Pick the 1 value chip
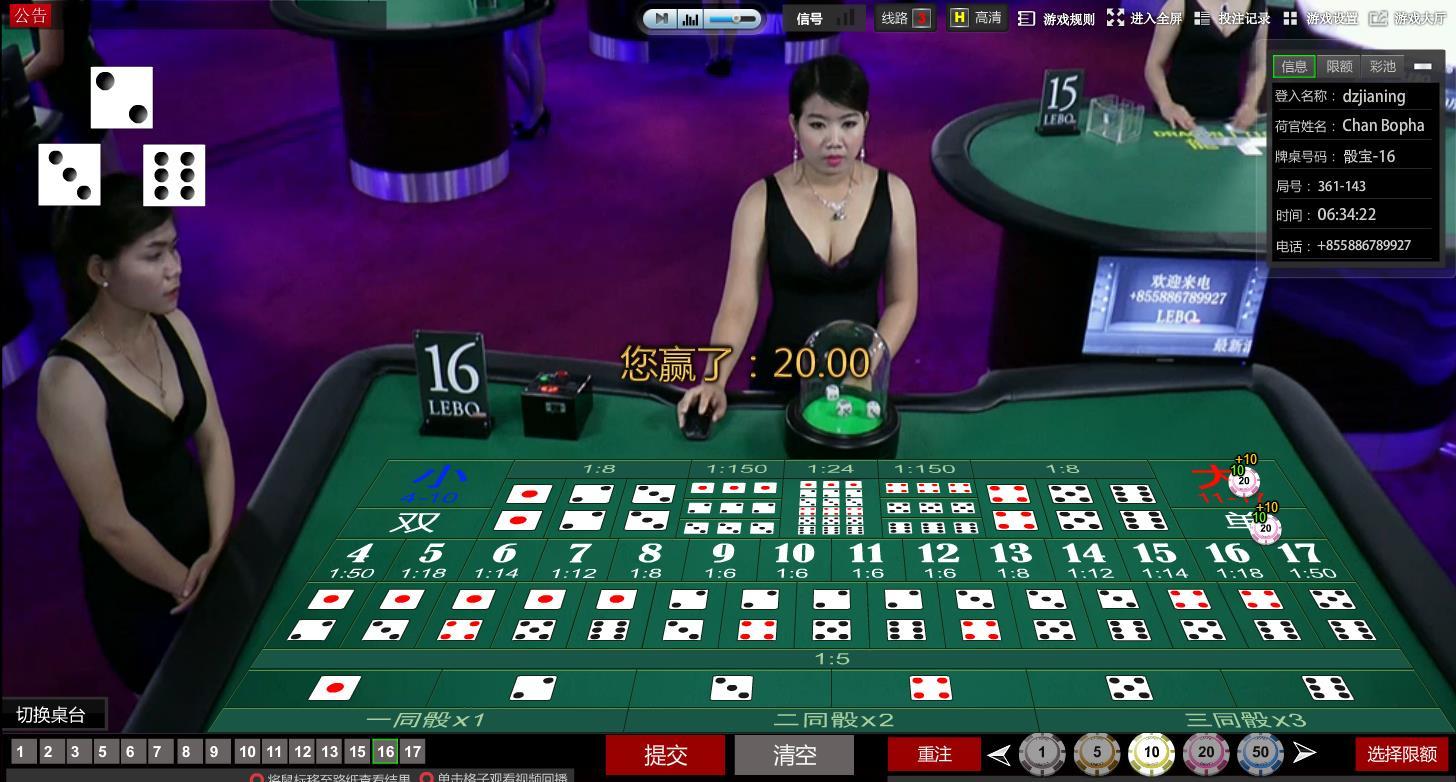Screen dimensions: 1456x782 pyautogui.click(x=1042, y=753)
